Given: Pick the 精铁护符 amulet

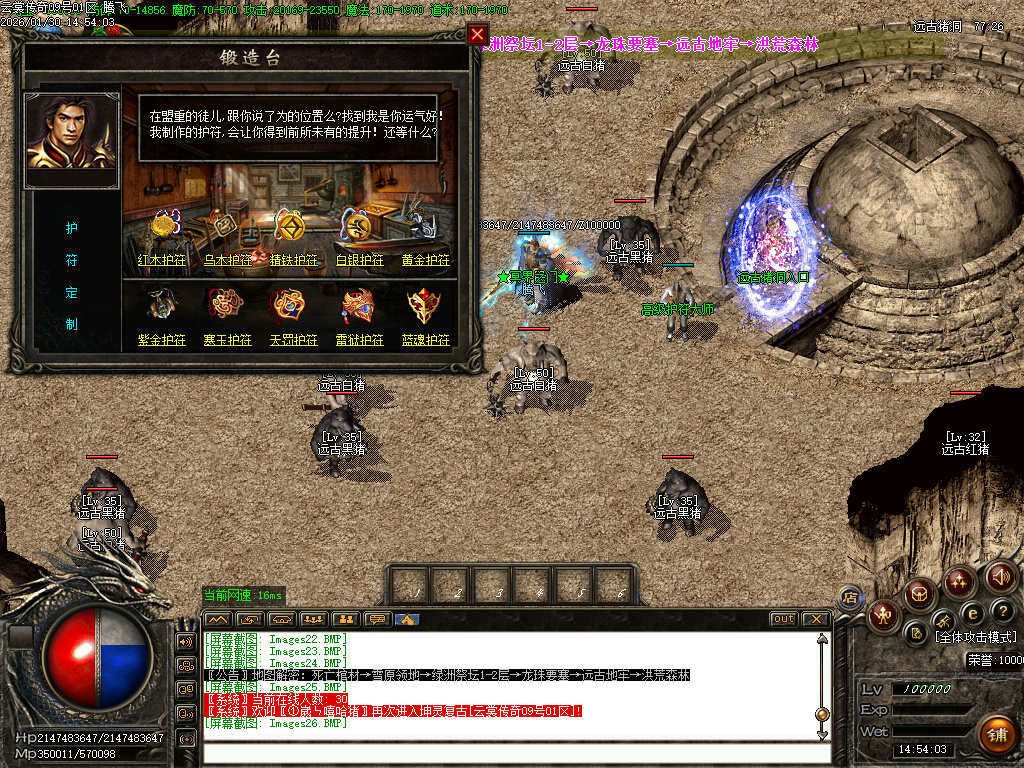Looking at the screenshot, I should pyautogui.click(x=293, y=260).
